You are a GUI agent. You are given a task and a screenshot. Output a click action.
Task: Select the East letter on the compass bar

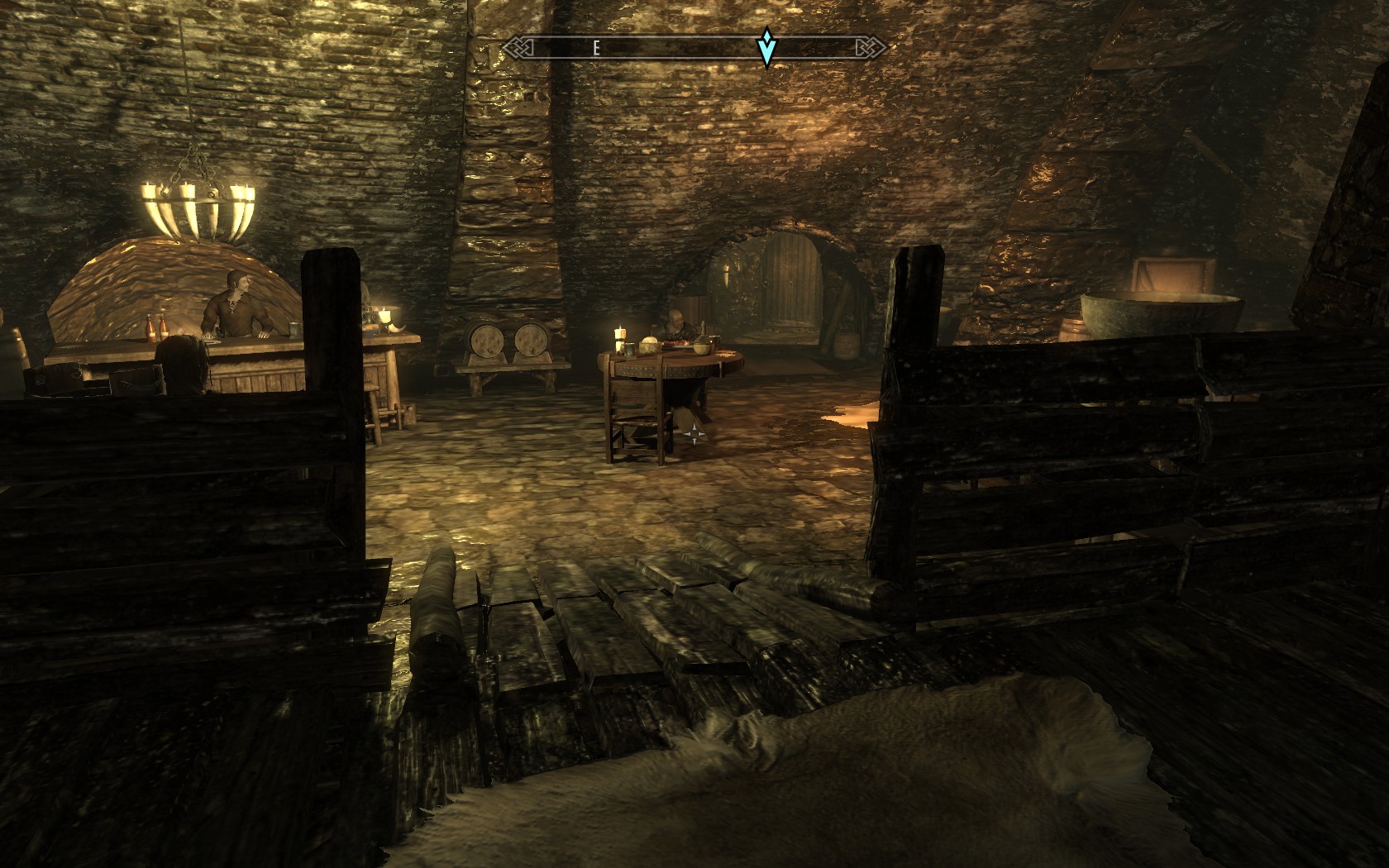[x=595, y=49]
